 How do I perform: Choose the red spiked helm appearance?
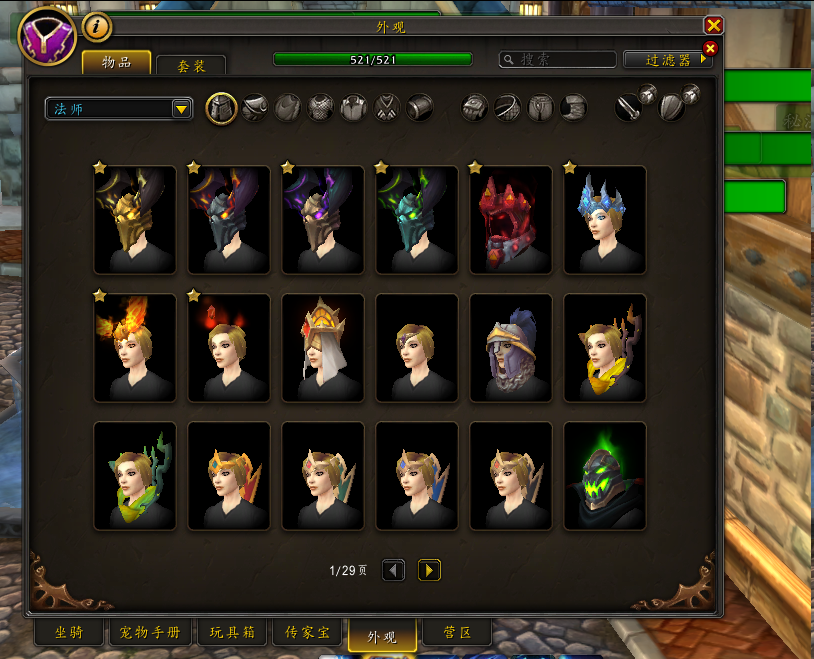click(511, 220)
